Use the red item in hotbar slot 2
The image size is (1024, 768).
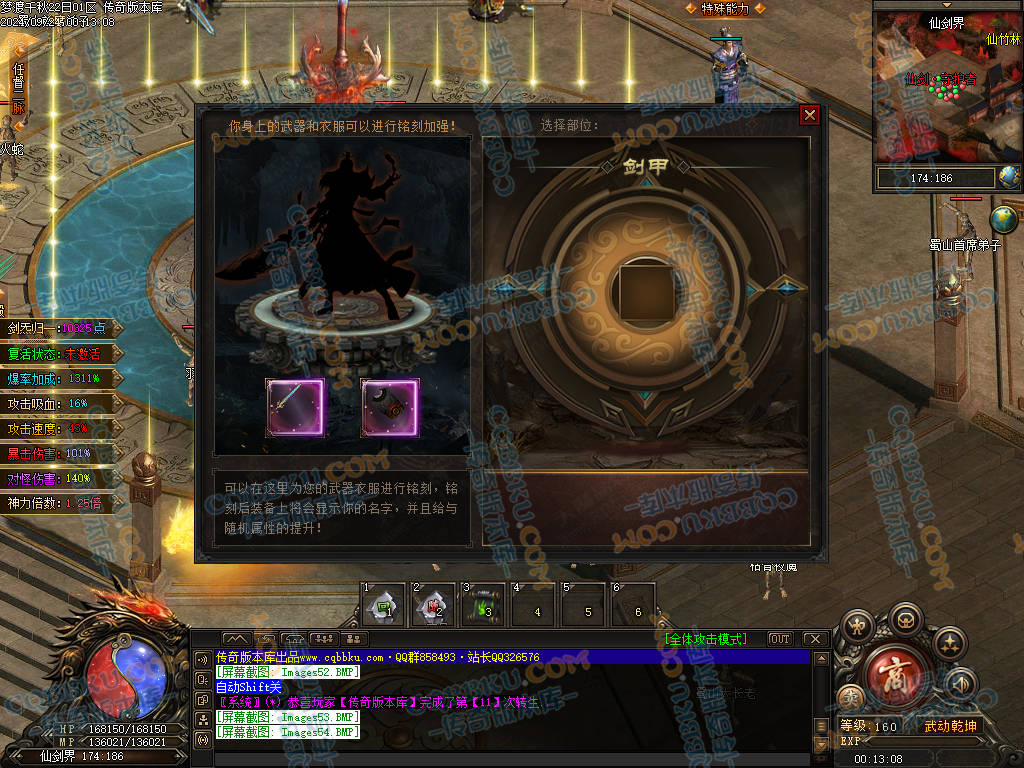(x=434, y=605)
